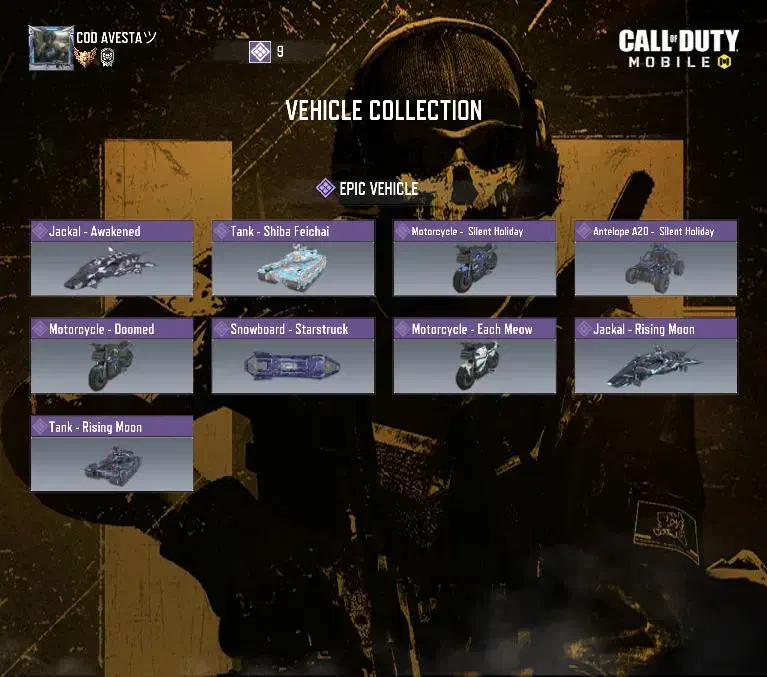Viewport: 767px width, 677px height.
Task: Select the Antelope A20 - Silent Holiday card
Action: (655, 259)
